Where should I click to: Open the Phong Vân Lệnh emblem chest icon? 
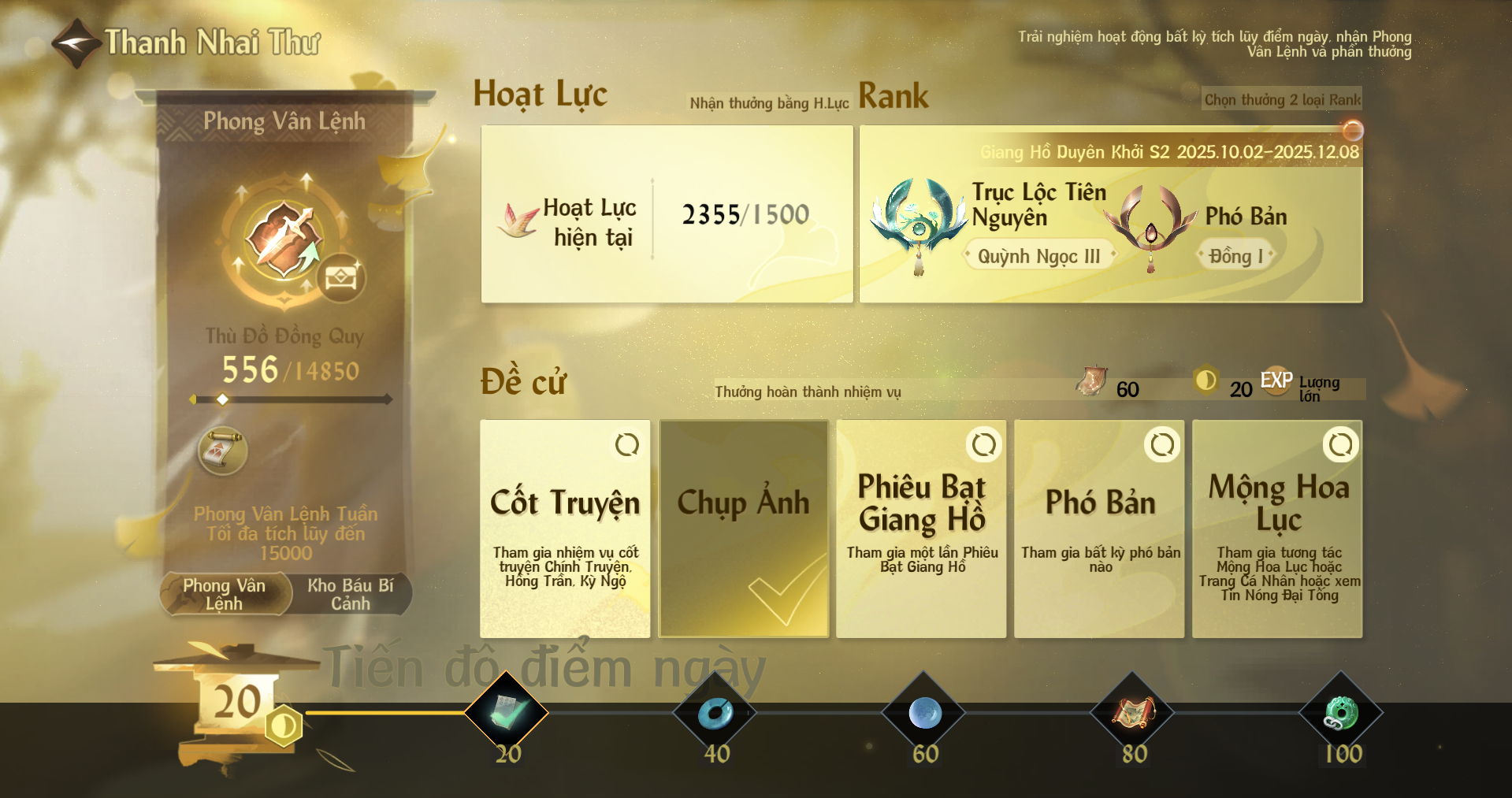coord(341,278)
